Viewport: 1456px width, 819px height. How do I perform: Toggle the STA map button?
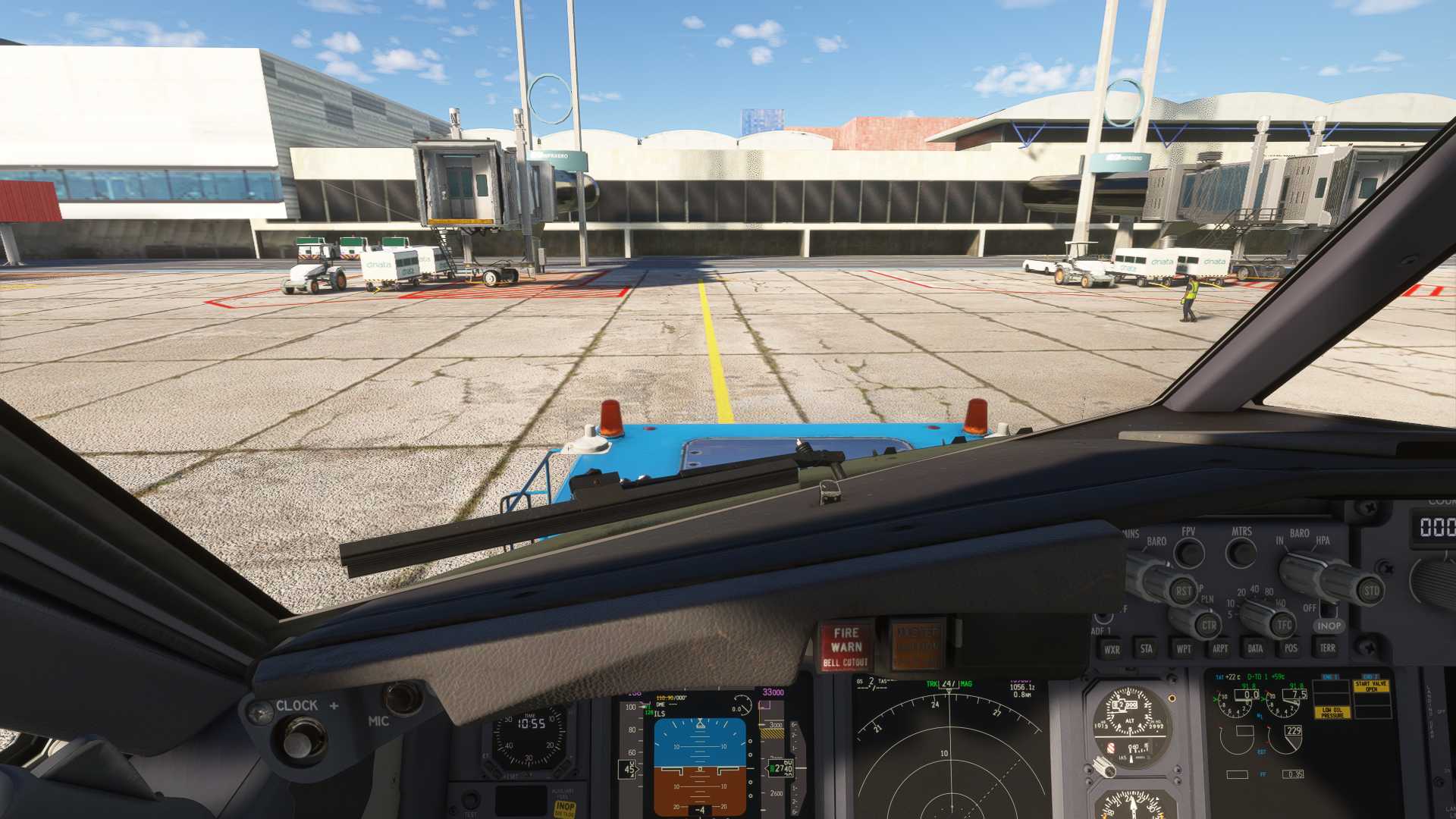pyautogui.click(x=1147, y=648)
